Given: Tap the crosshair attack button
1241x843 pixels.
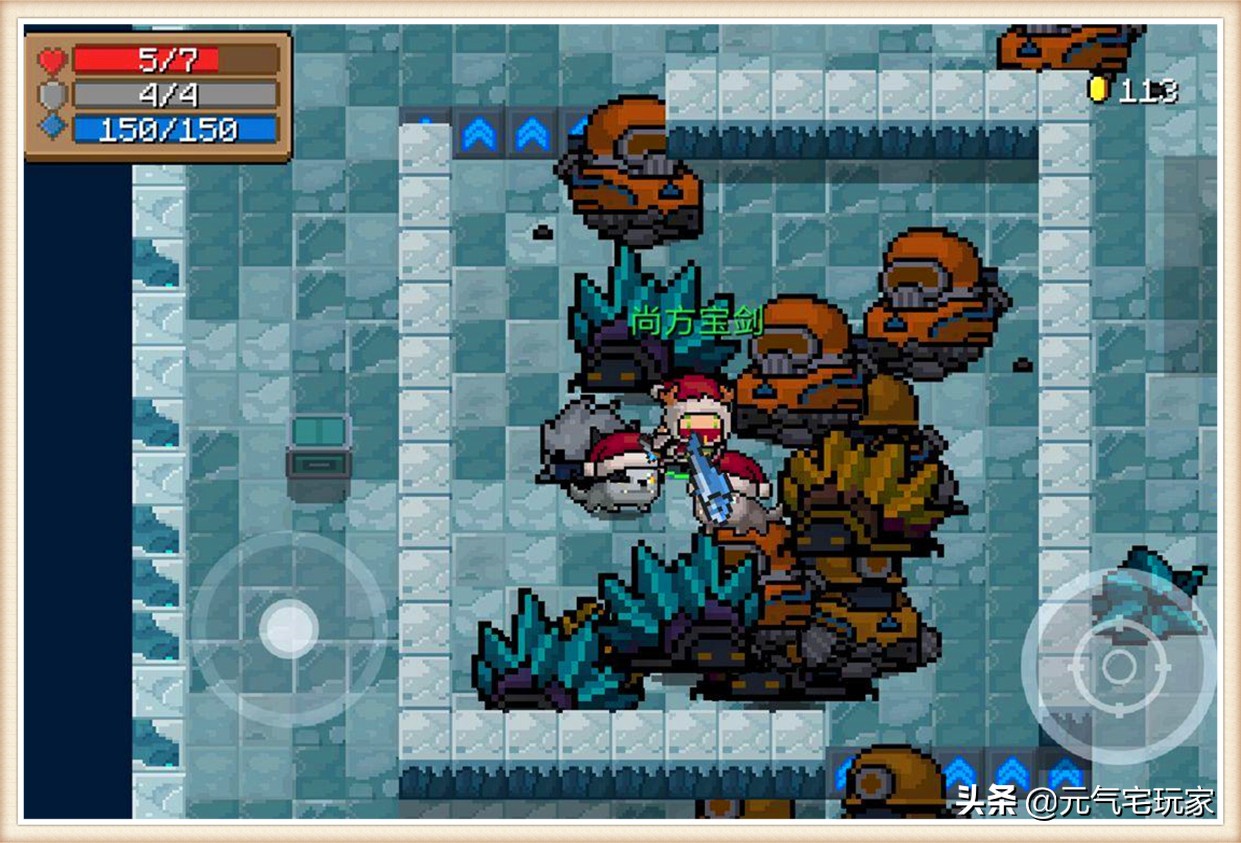Looking at the screenshot, I should tap(1118, 667).
